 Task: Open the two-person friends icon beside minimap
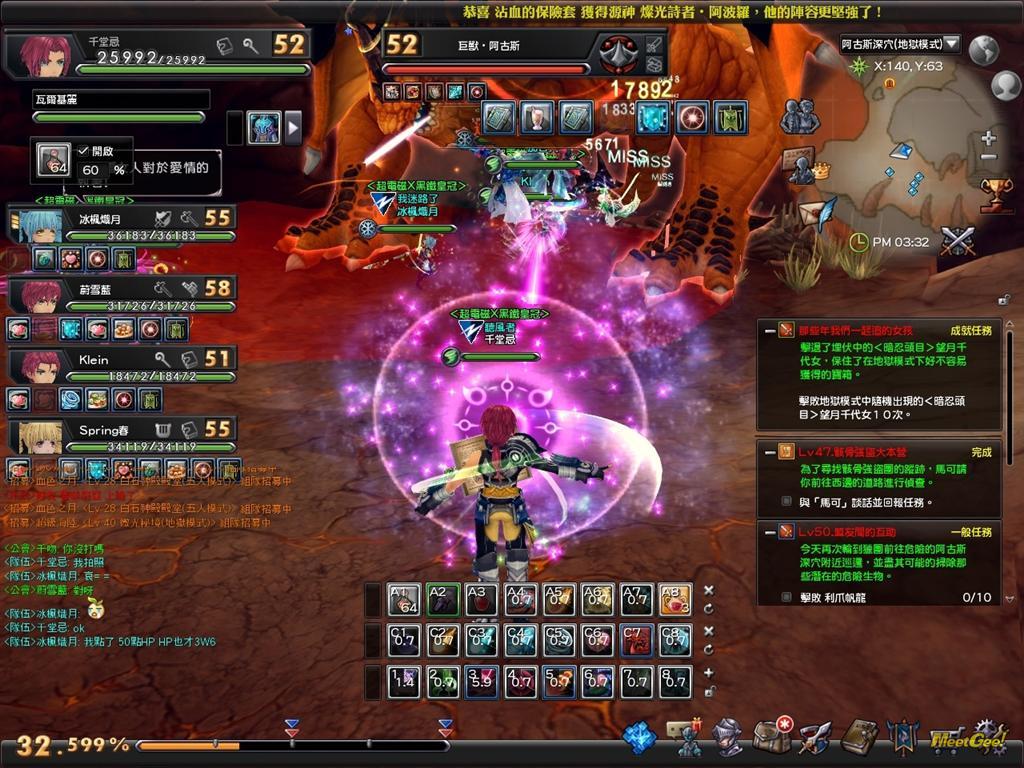point(799,117)
